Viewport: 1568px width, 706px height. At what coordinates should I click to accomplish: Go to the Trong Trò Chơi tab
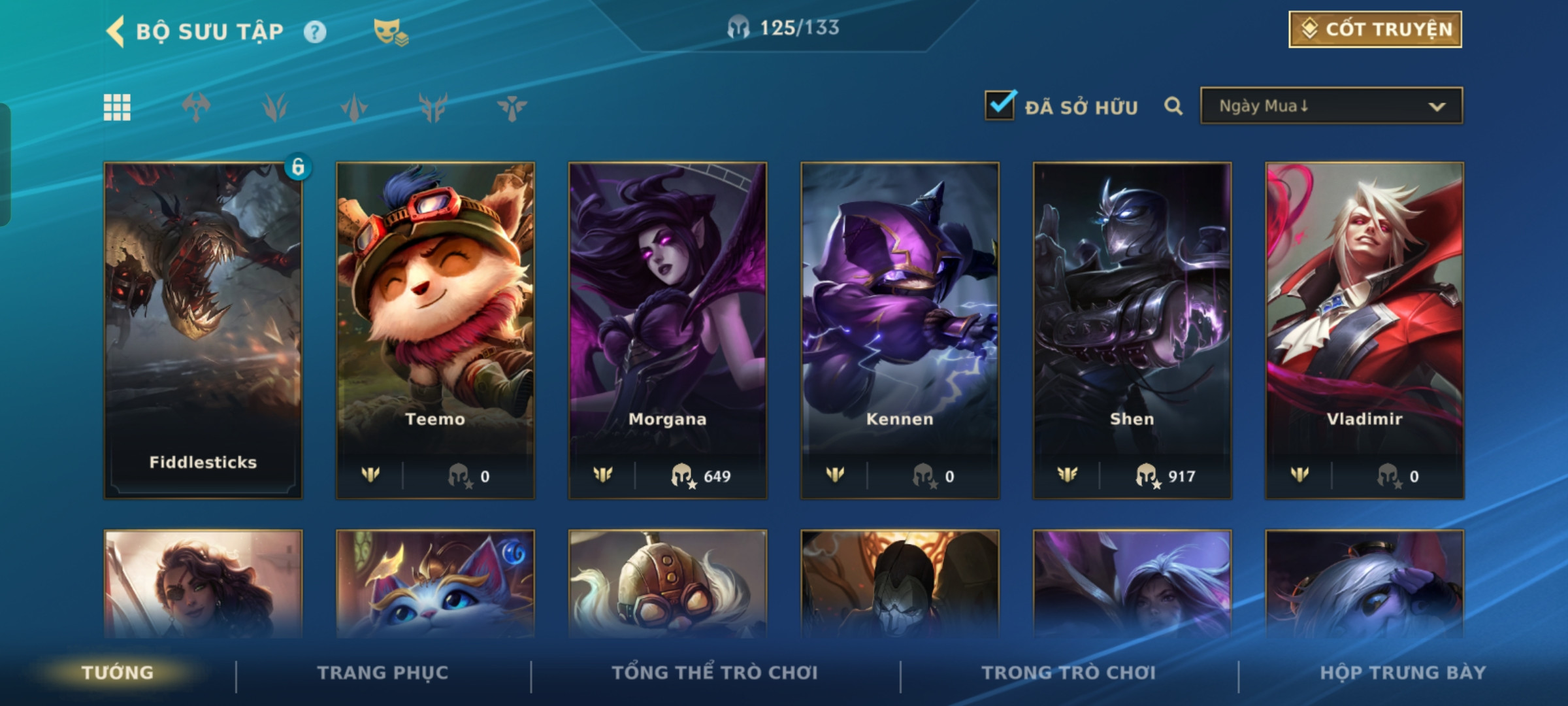1069,673
